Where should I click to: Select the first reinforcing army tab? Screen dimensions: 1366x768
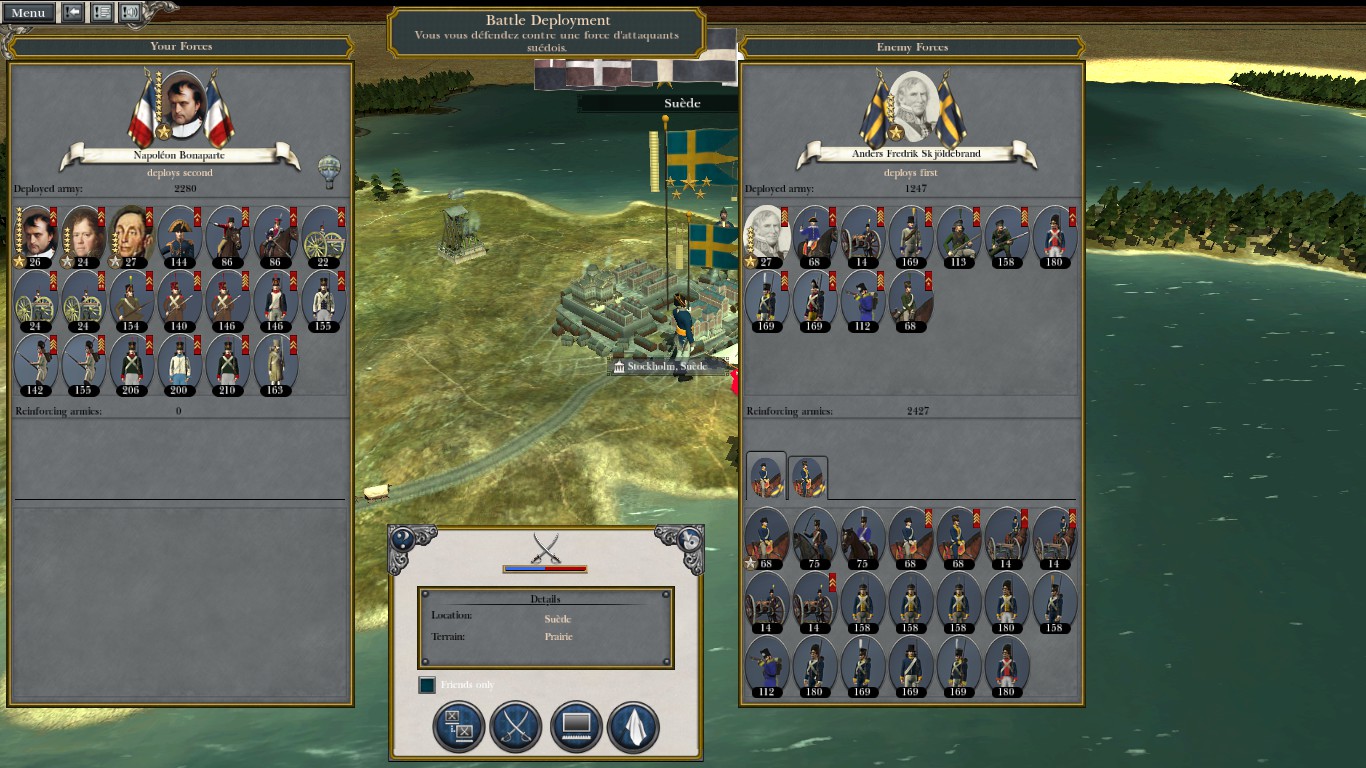pyautogui.click(x=766, y=477)
